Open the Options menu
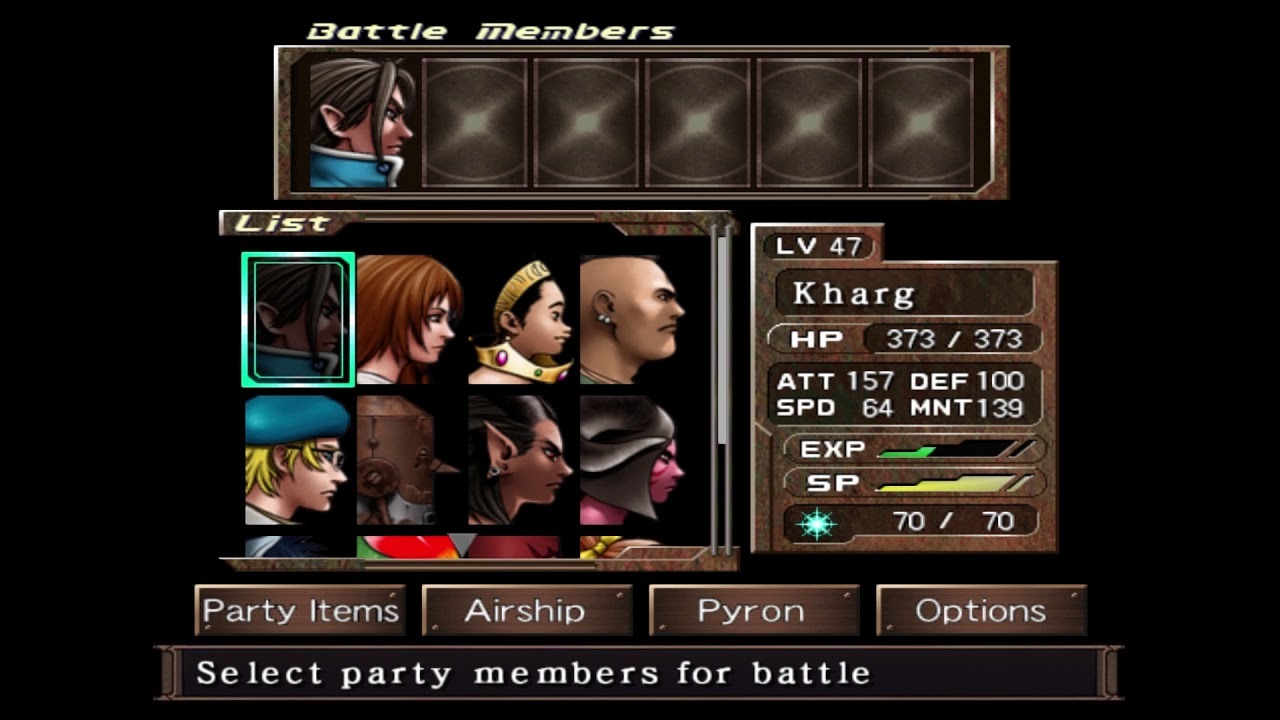1280x720 pixels. [980, 611]
